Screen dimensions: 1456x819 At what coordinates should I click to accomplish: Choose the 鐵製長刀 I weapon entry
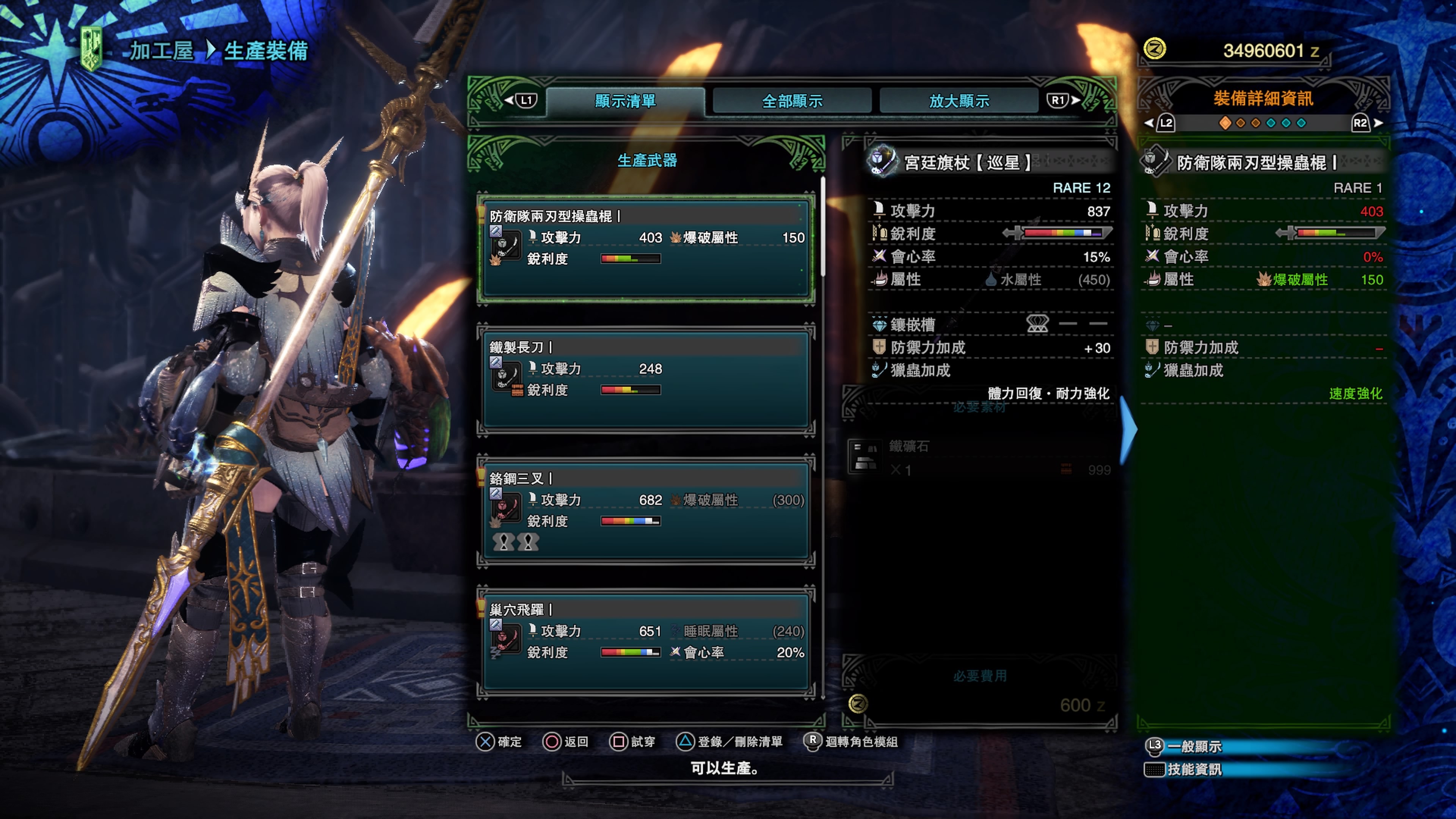point(646,379)
